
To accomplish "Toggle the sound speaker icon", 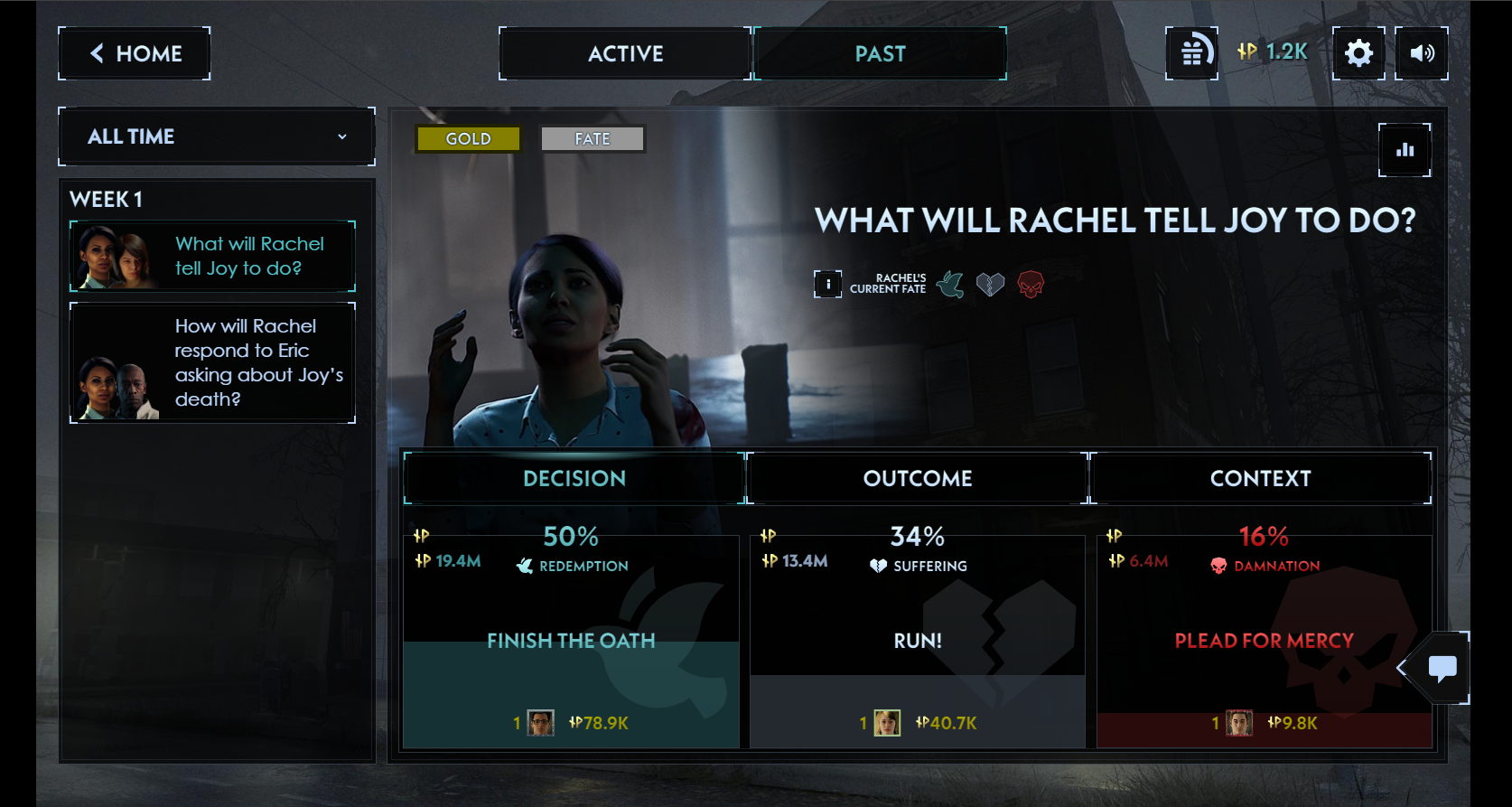I will click(1422, 53).
